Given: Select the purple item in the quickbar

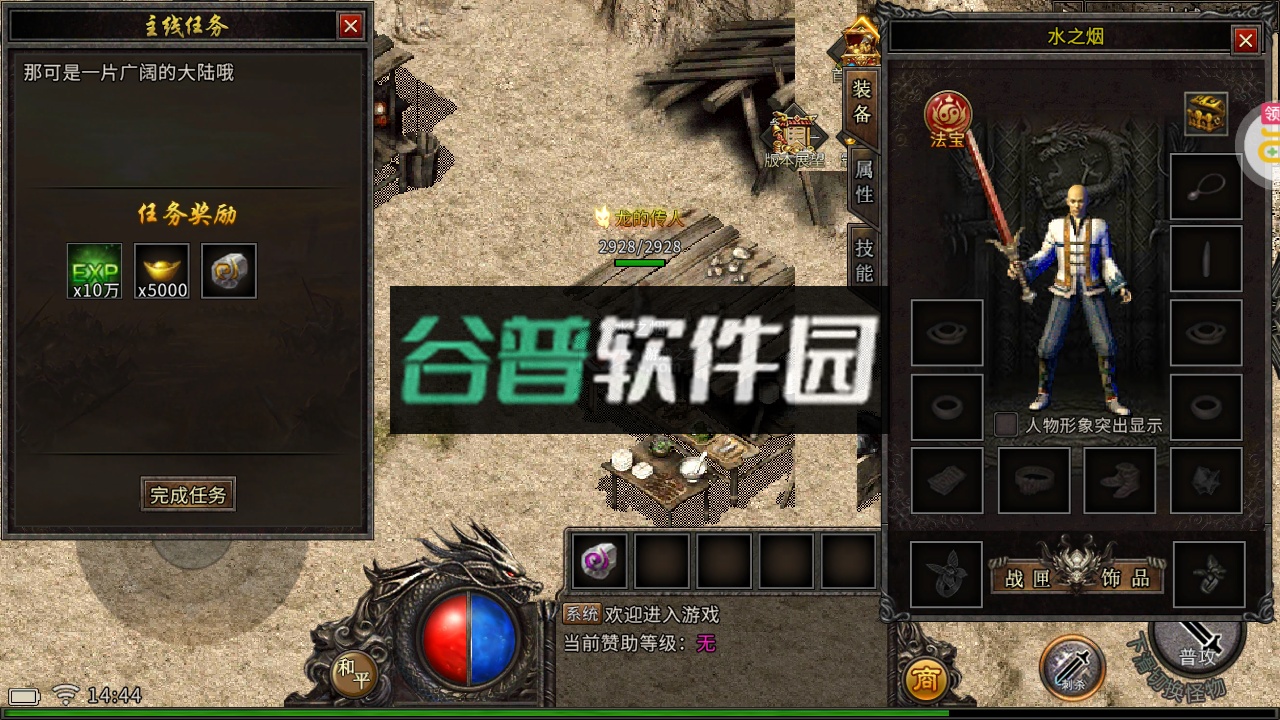Looking at the screenshot, I should 599,563.
